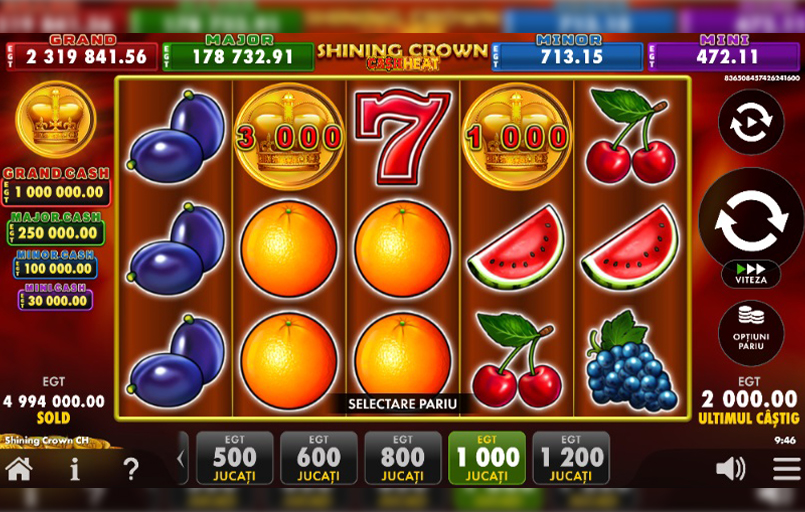Choose the 600 Jucați bet
This screenshot has width=805, height=512.
319,458
